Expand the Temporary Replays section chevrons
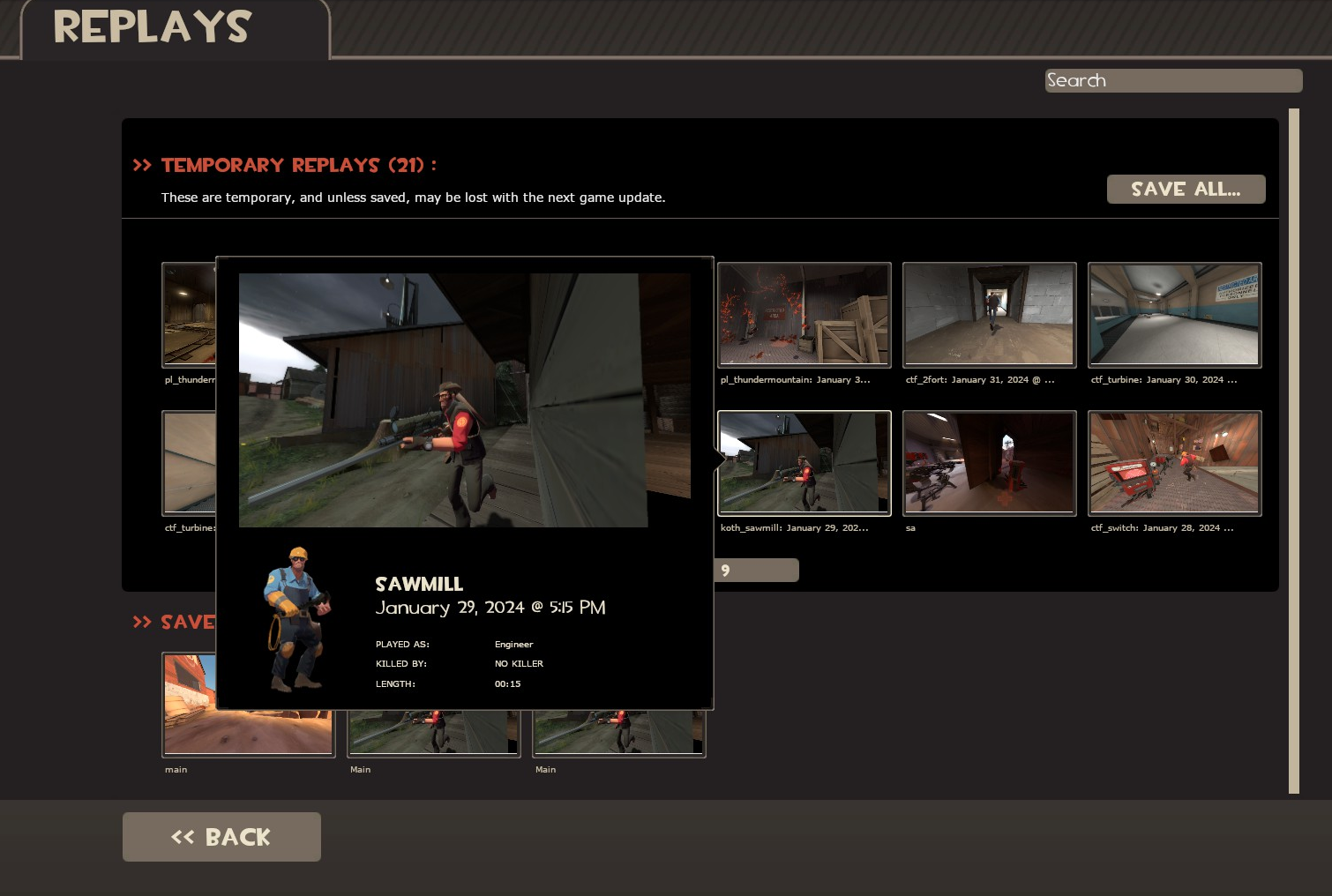The height and width of the screenshot is (896, 1332). coord(143,164)
